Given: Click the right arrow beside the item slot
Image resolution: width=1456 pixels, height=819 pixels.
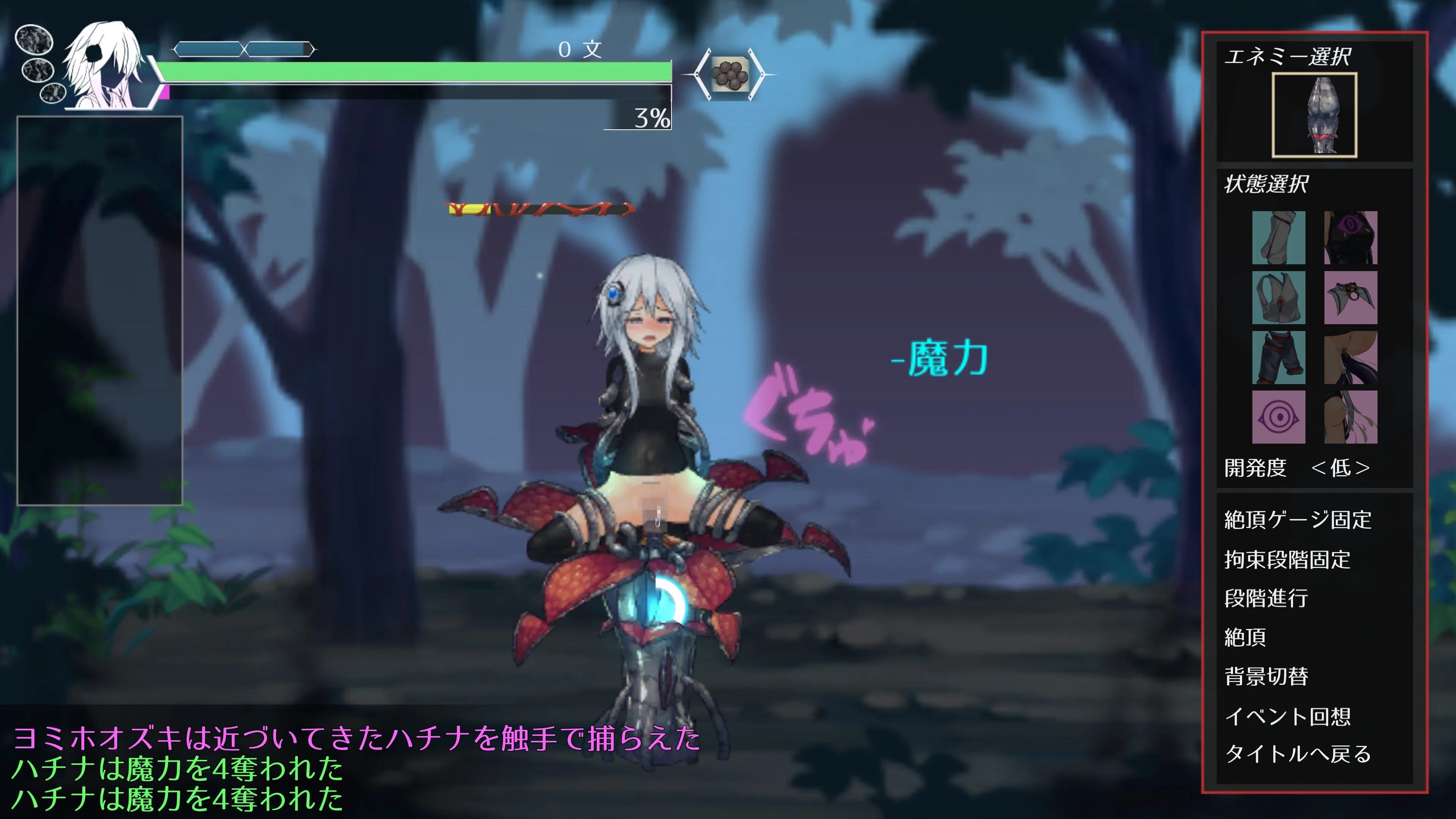Looking at the screenshot, I should pyautogui.click(x=760, y=75).
